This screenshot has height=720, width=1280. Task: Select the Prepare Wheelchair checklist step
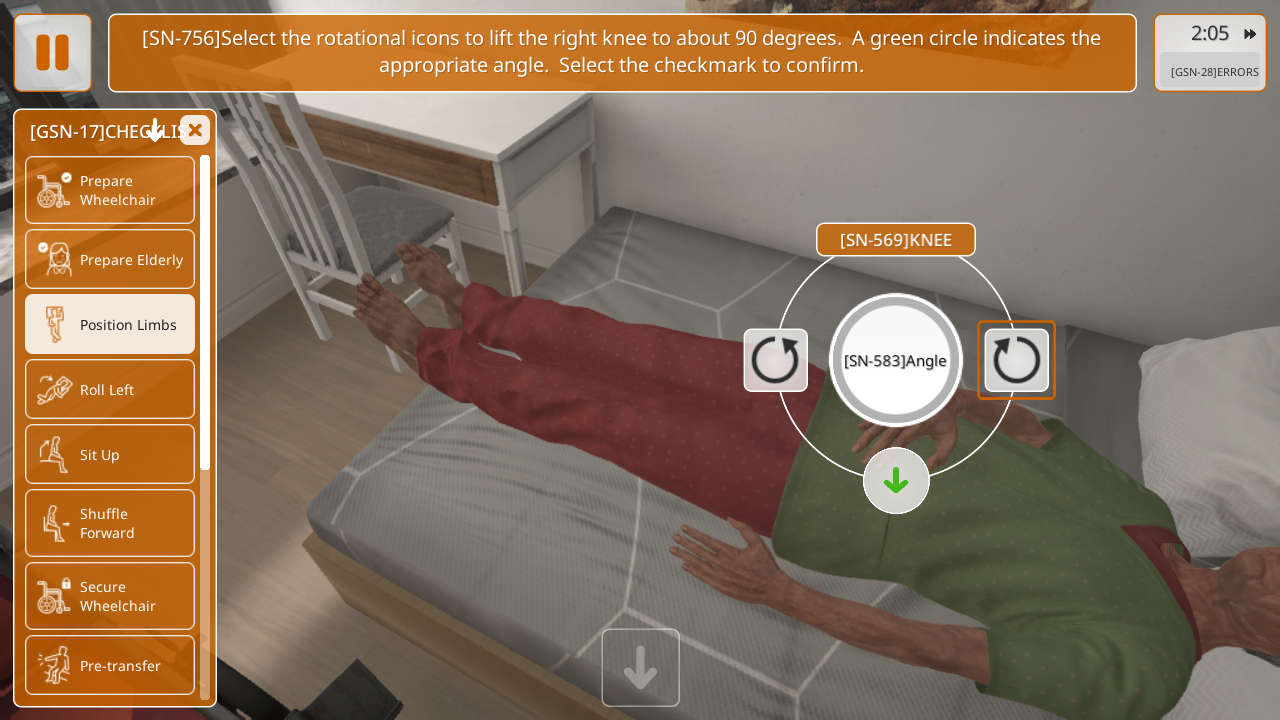click(110, 190)
